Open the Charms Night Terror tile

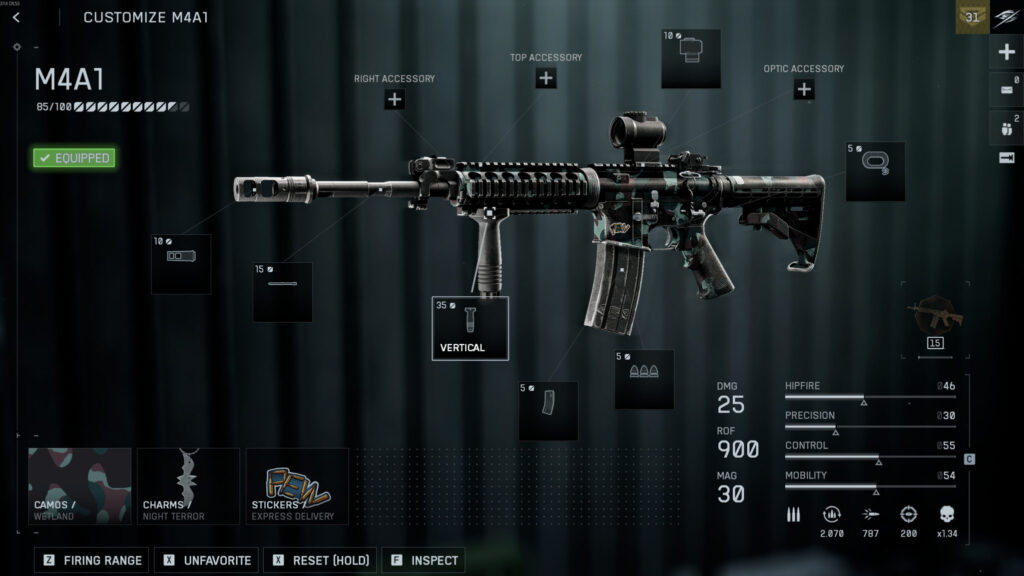pyautogui.click(x=189, y=486)
